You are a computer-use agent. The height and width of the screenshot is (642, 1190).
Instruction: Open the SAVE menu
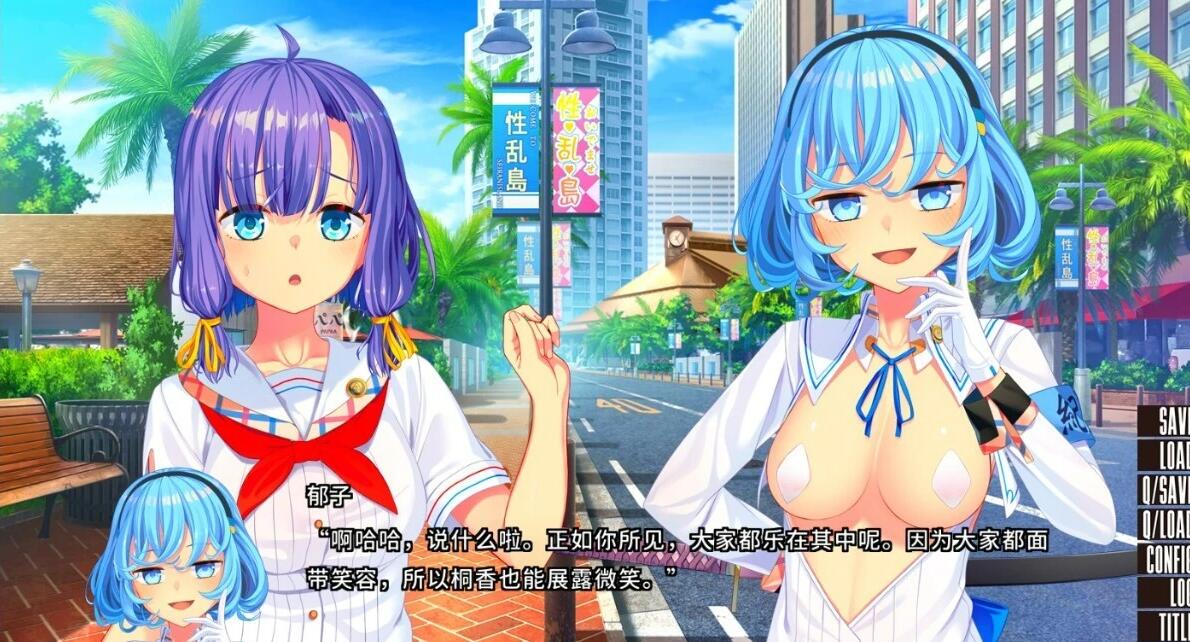tap(1172, 421)
